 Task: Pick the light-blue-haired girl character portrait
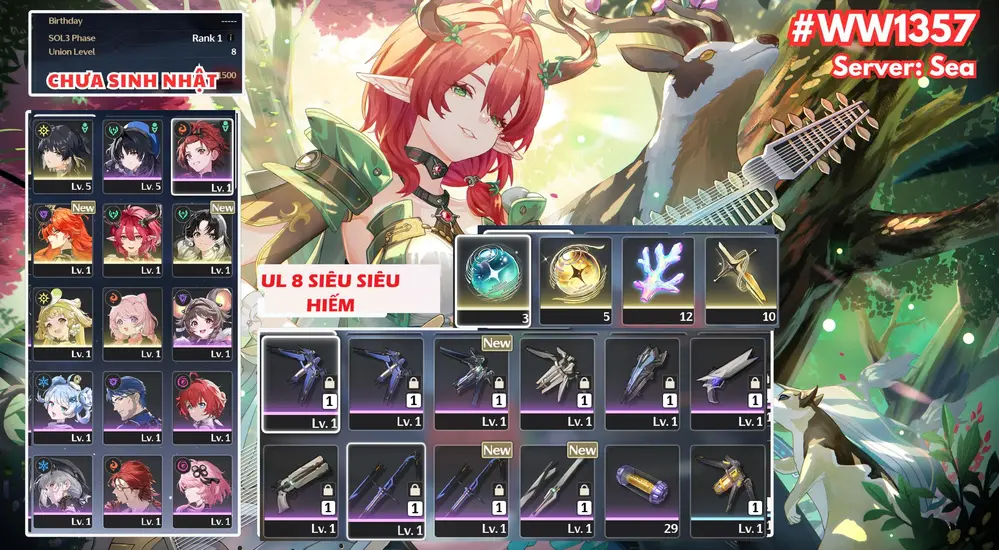[x=63, y=403]
